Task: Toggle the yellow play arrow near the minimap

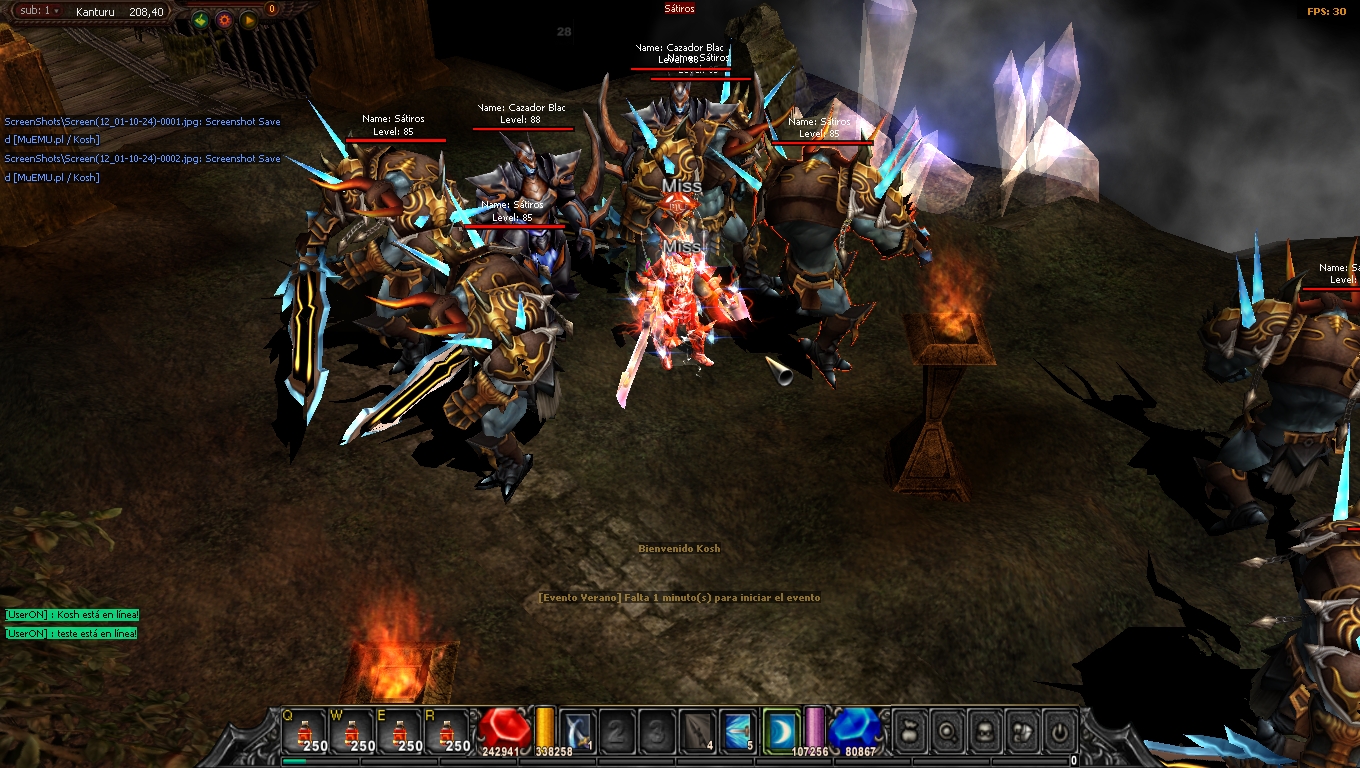Action: tap(249, 20)
